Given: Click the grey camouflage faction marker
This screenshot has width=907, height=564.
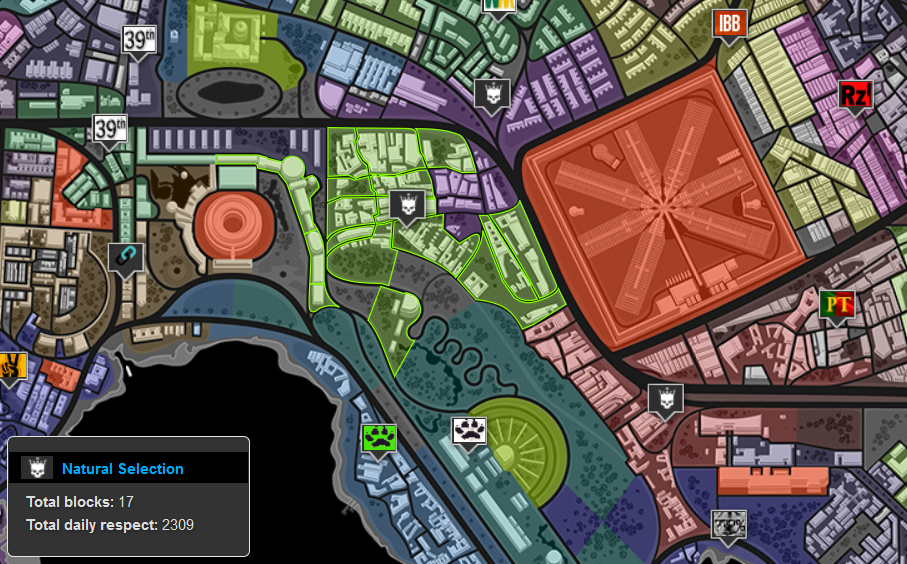Looking at the screenshot, I should point(729,524).
